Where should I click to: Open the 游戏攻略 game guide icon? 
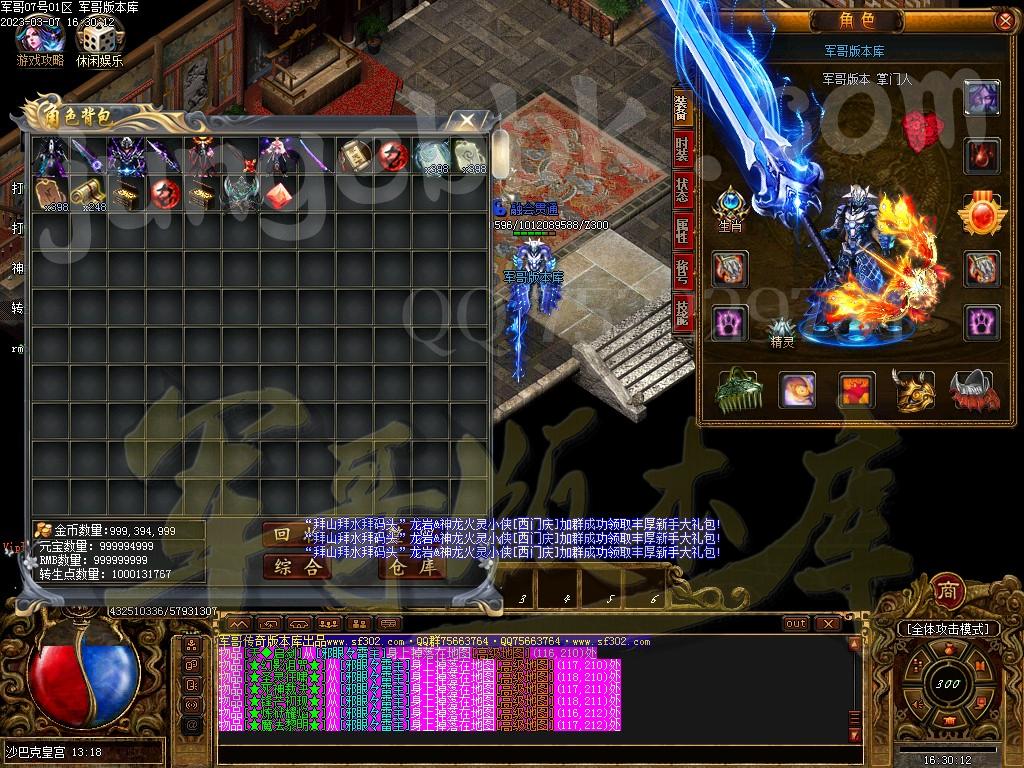click(x=40, y=40)
